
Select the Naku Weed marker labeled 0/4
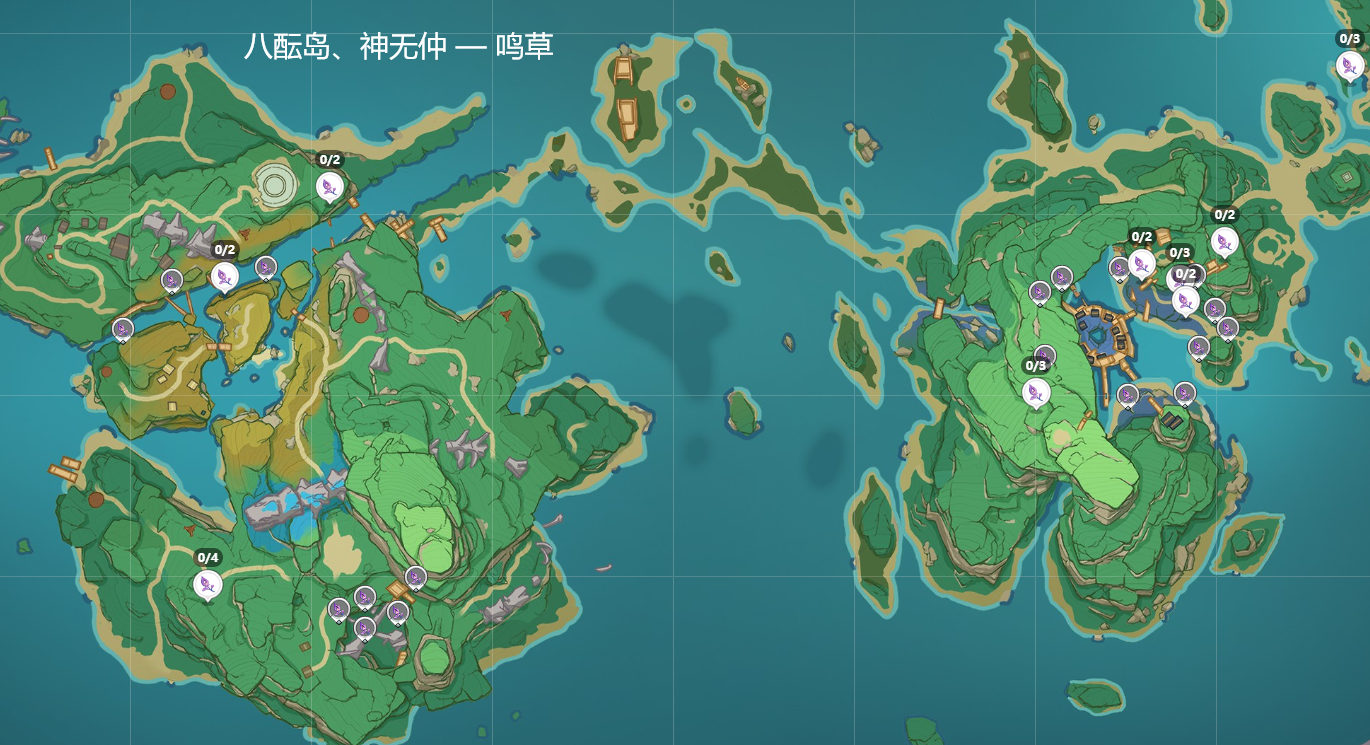pos(208,584)
